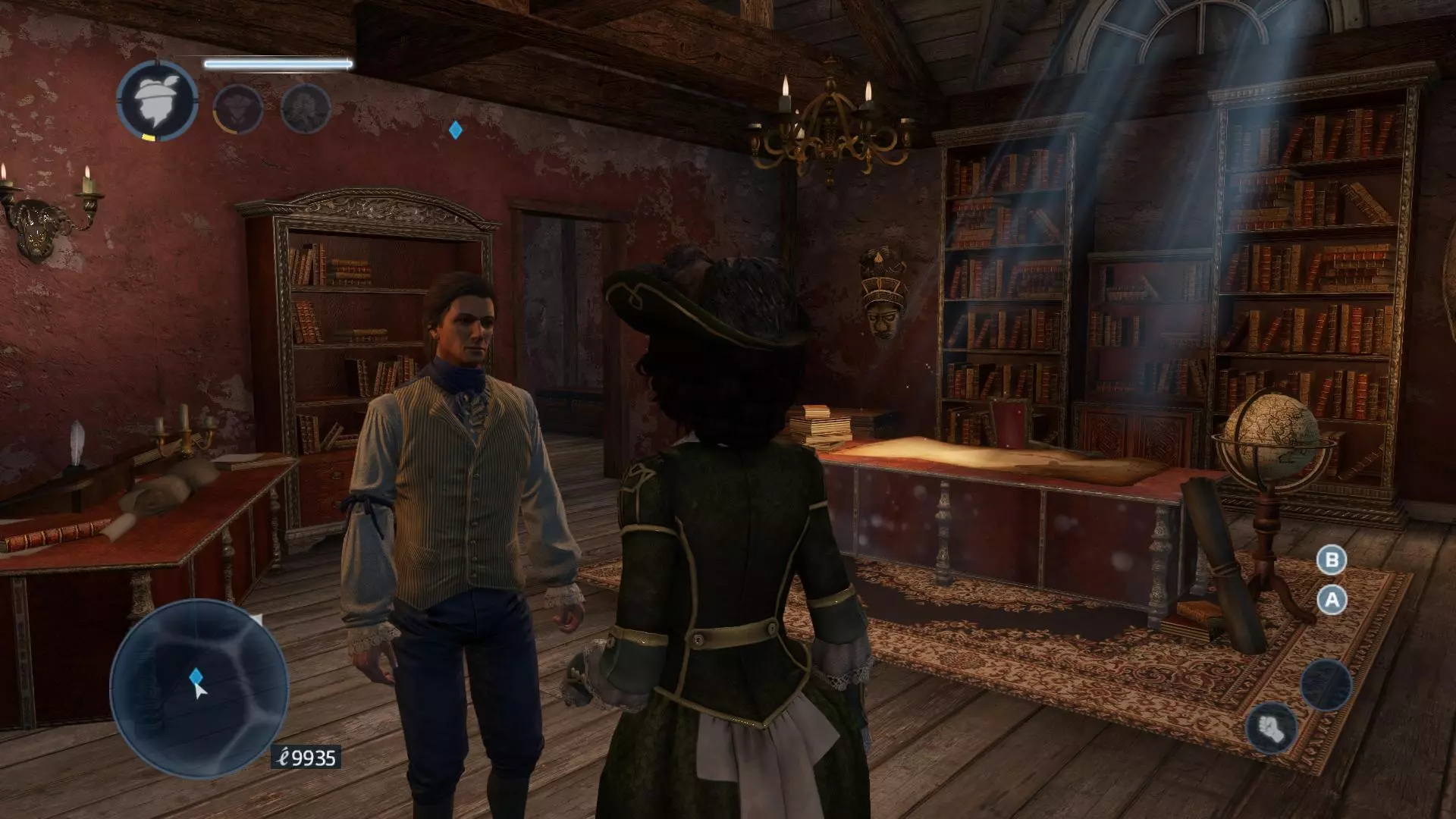Open the circular minimap
Screen dimensions: 1456x819
[199, 689]
